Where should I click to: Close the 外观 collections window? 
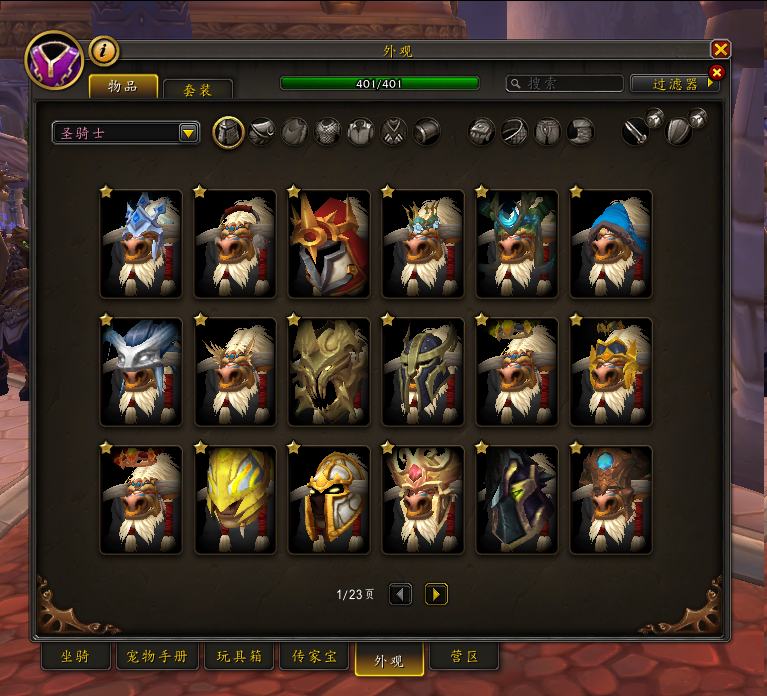click(720, 49)
